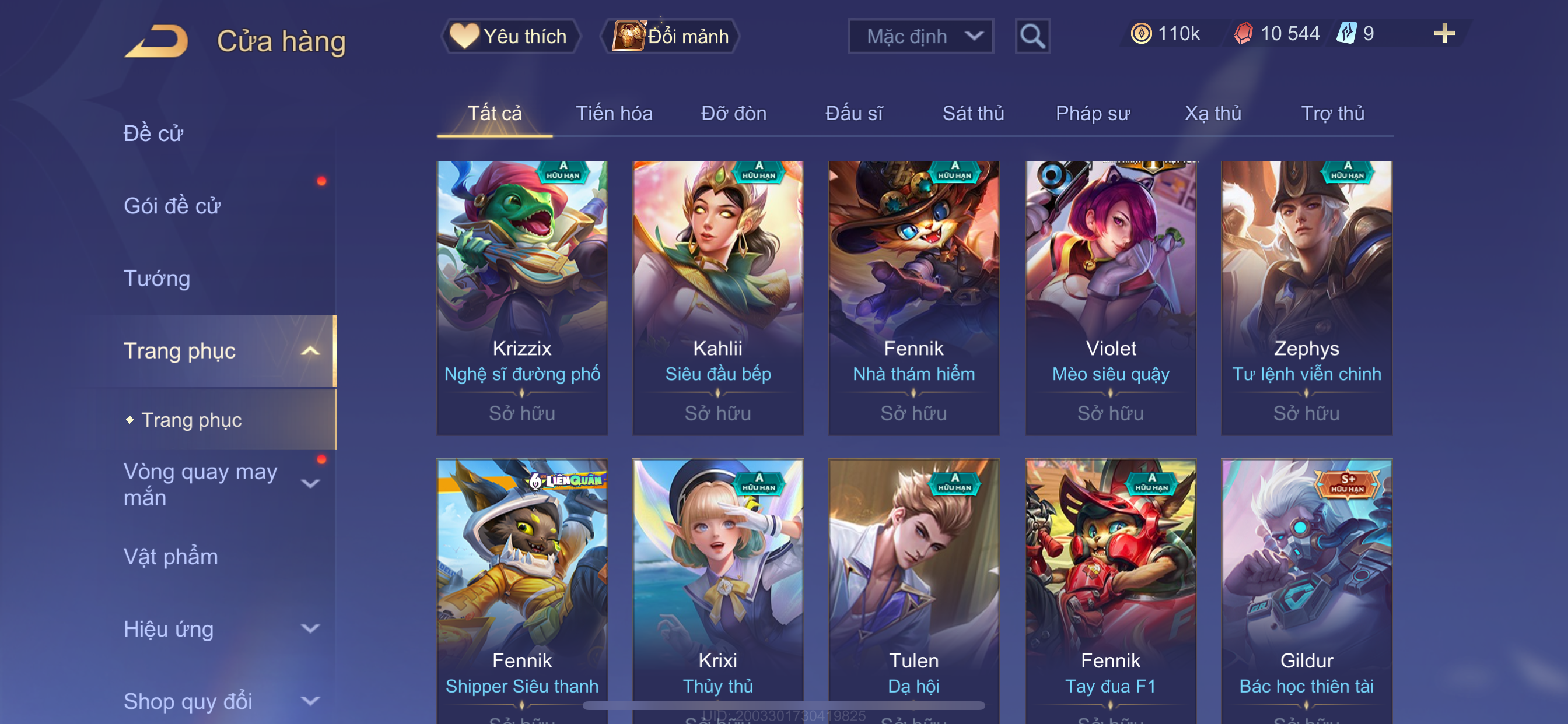Filter by the Trợ thủ tab

1332,113
